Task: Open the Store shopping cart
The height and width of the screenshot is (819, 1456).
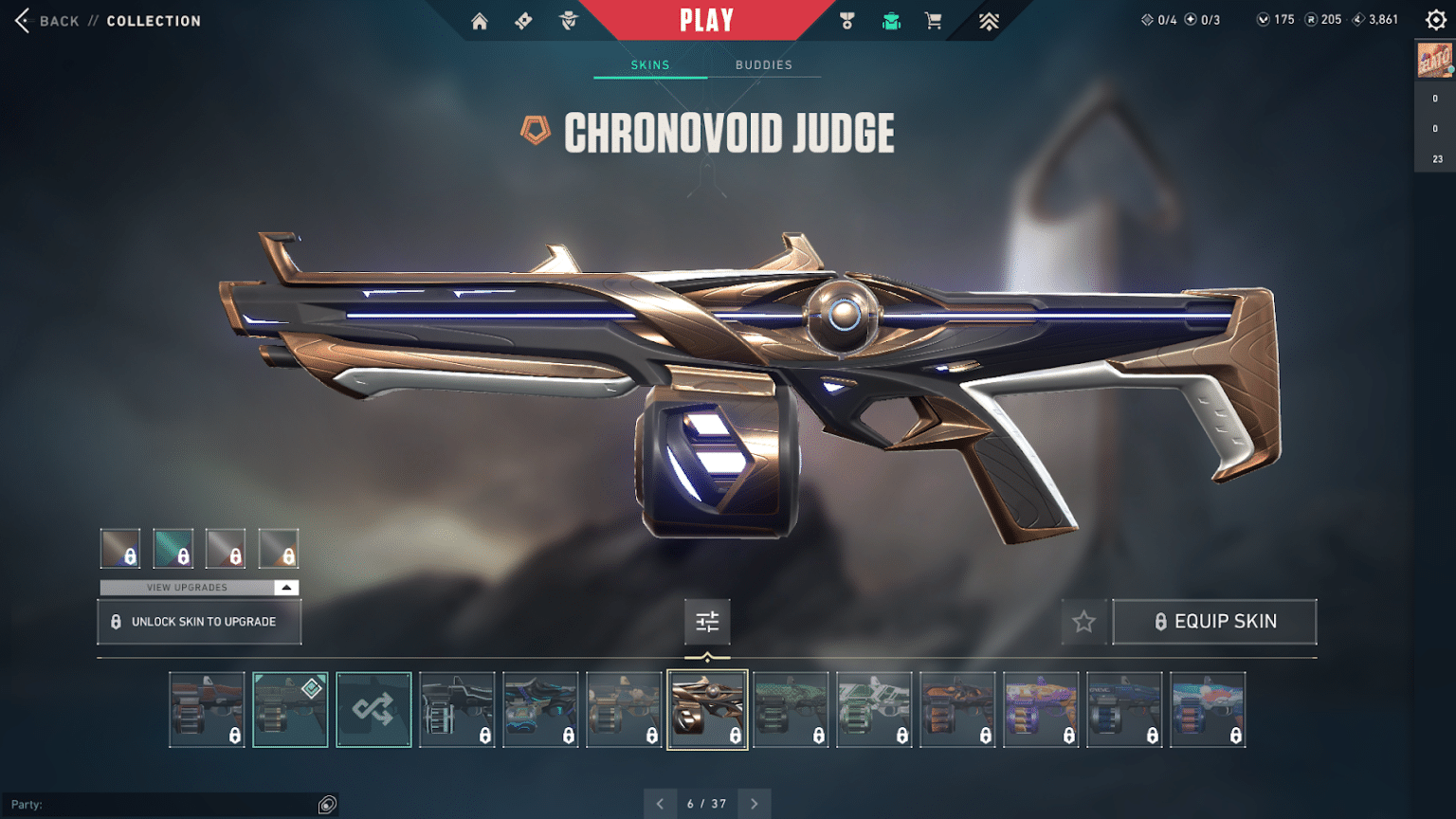Action: pyautogui.click(x=934, y=20)
